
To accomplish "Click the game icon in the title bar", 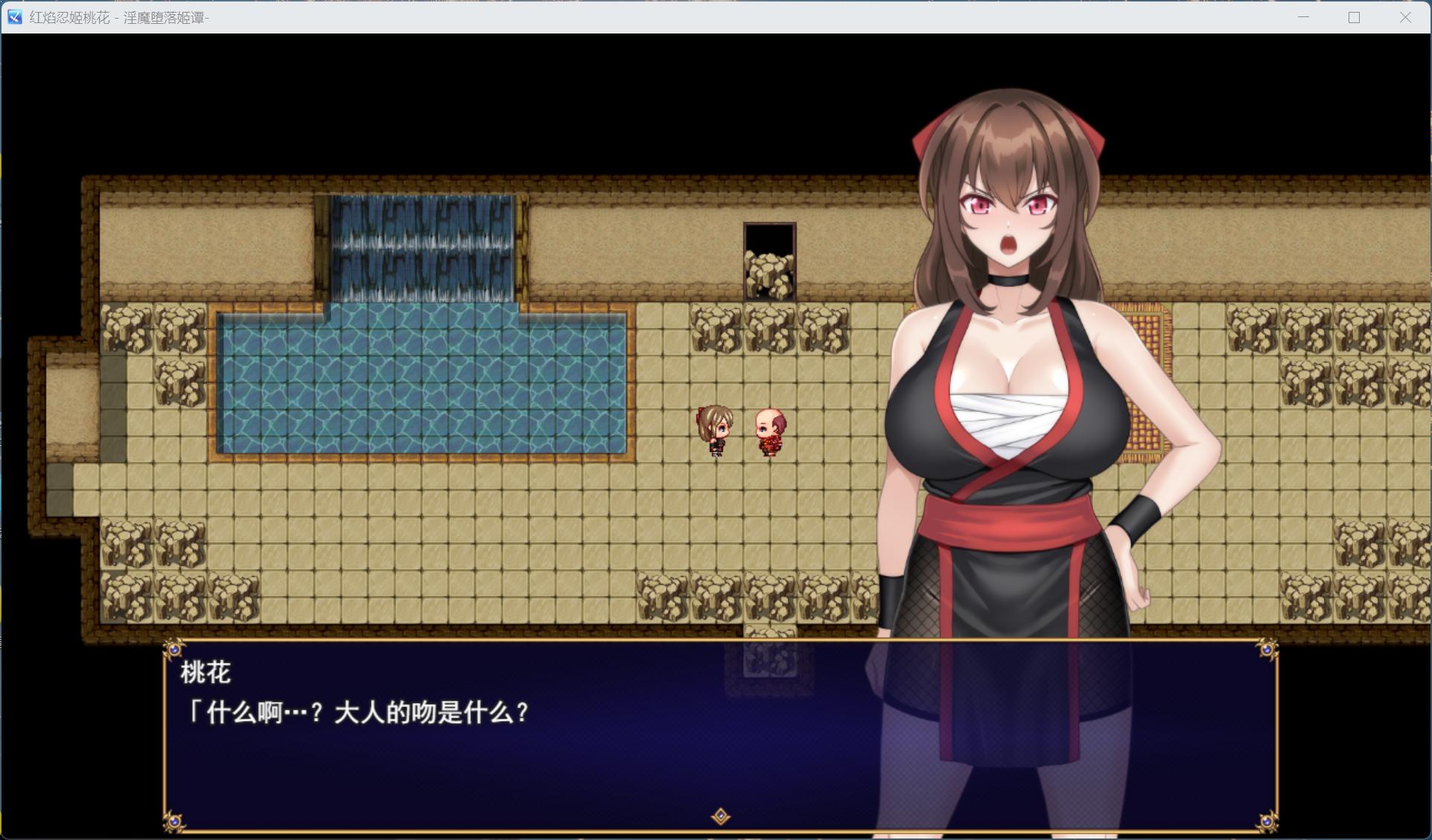I will pyautogui.click(x=13, y=18).
